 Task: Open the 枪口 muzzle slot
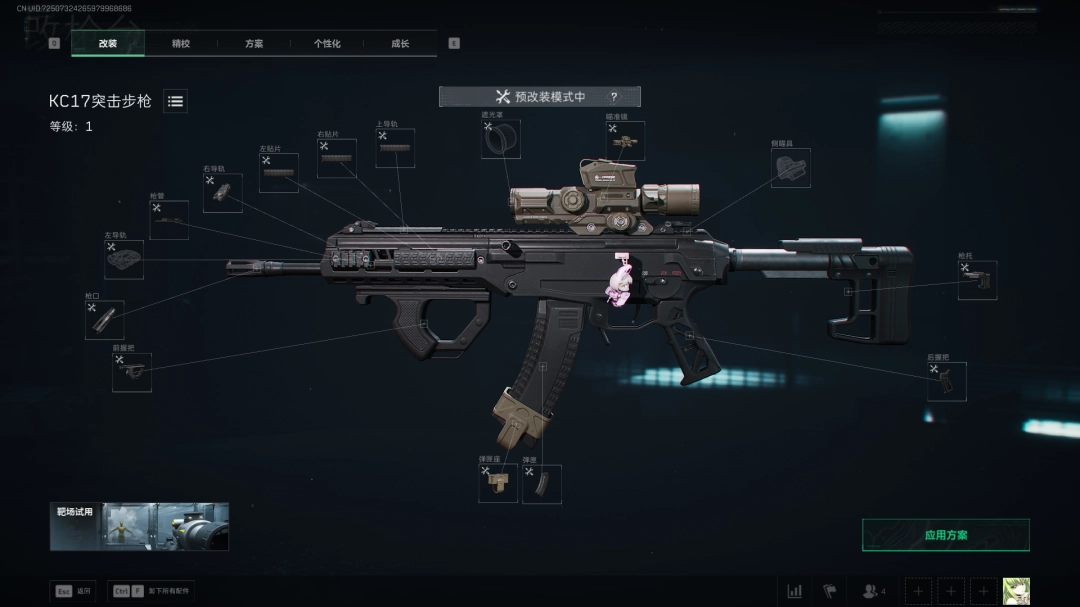click(x=105, y=320)
